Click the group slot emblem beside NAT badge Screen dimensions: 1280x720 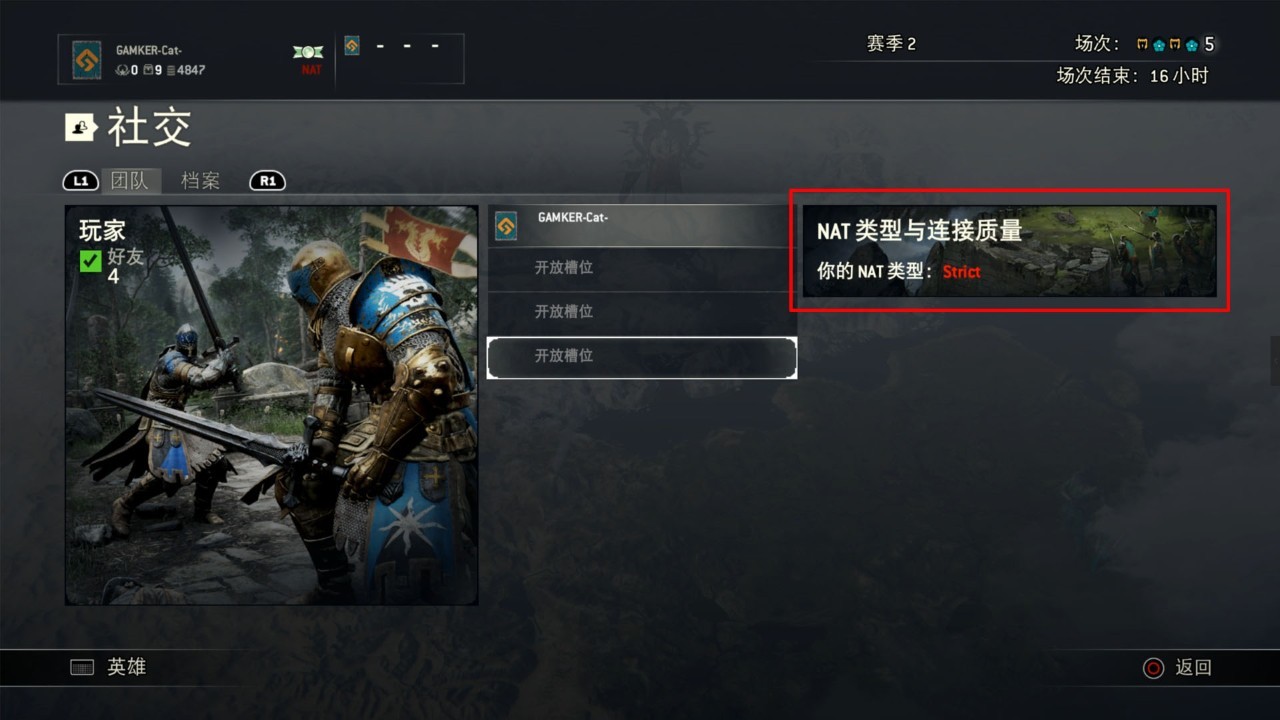point(352,46)
